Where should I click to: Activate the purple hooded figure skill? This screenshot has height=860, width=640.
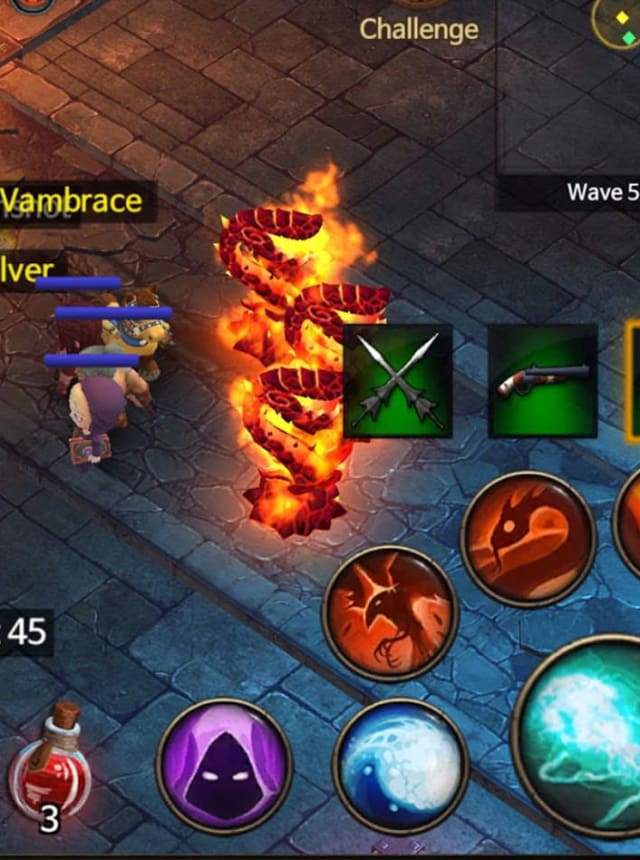(x=224, y=766)
